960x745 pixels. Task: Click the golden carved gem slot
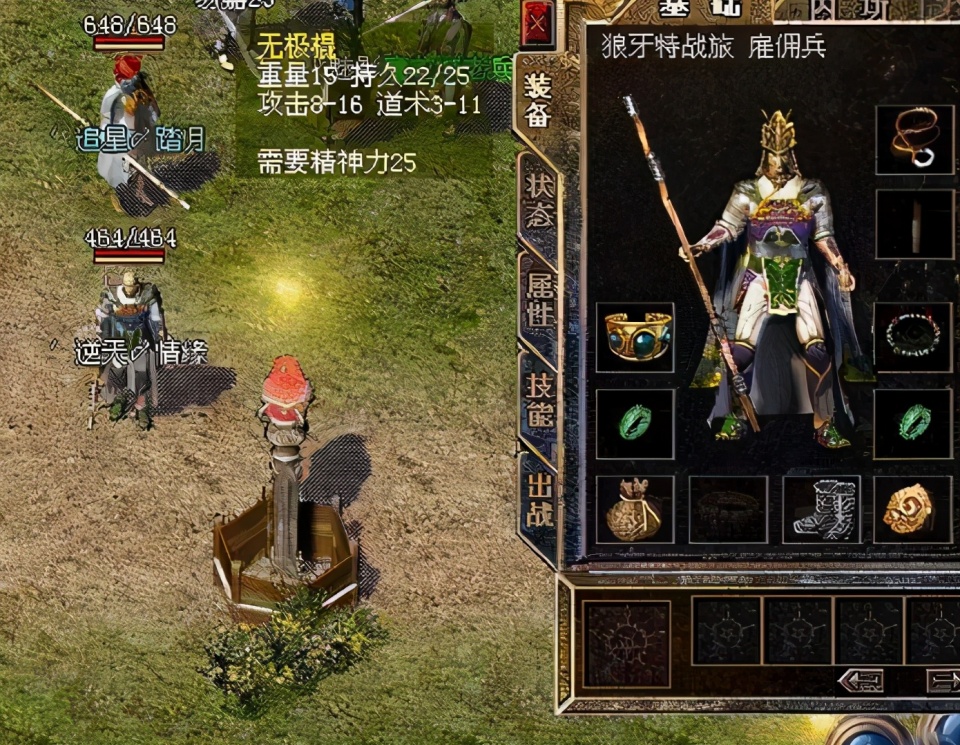click(912, 510)
